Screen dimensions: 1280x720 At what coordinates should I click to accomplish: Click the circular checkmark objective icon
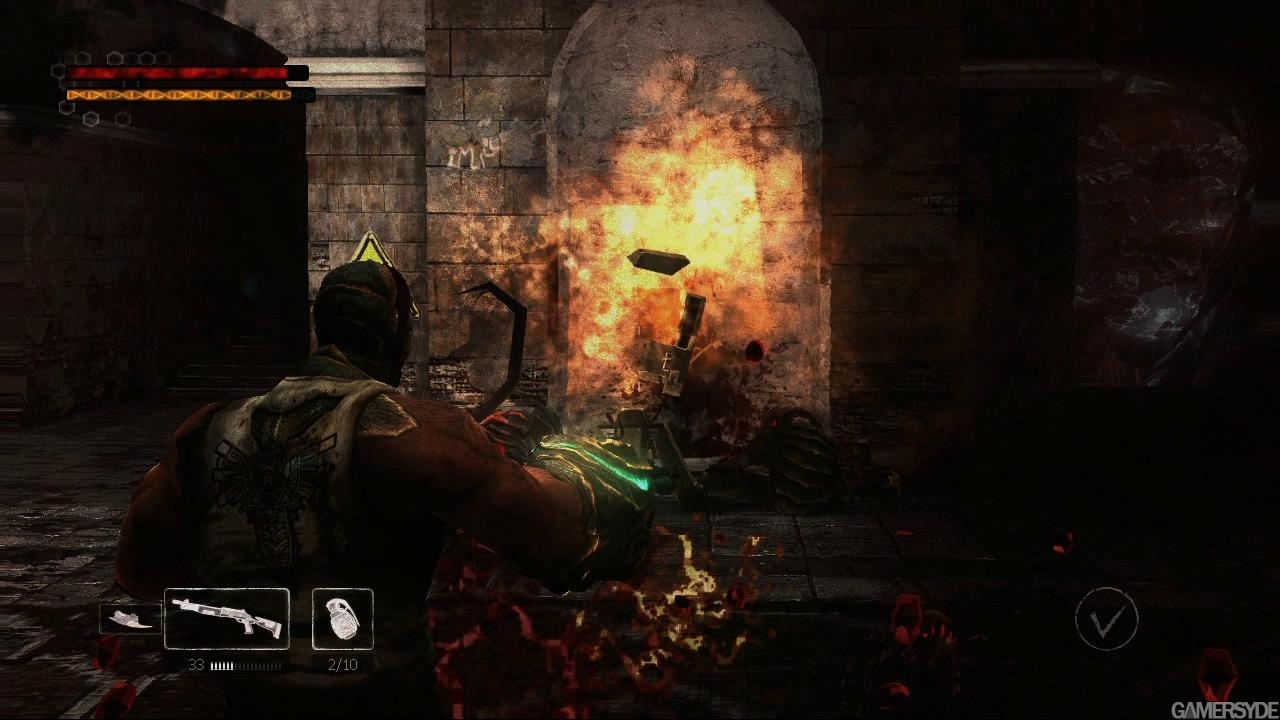pyautogui.click(x=1106, y=620)
